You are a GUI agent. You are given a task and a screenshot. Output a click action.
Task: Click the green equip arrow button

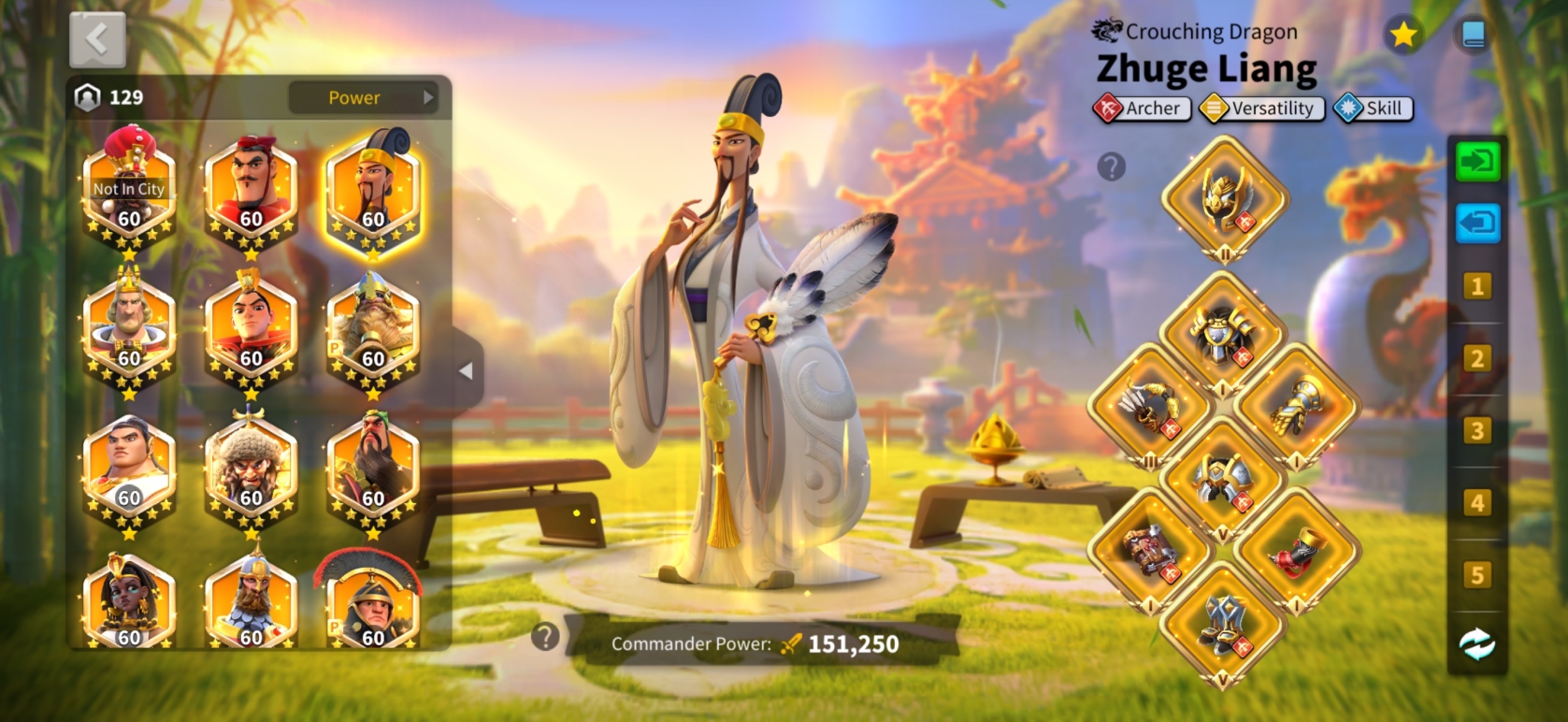click(x=1477, y=162)
